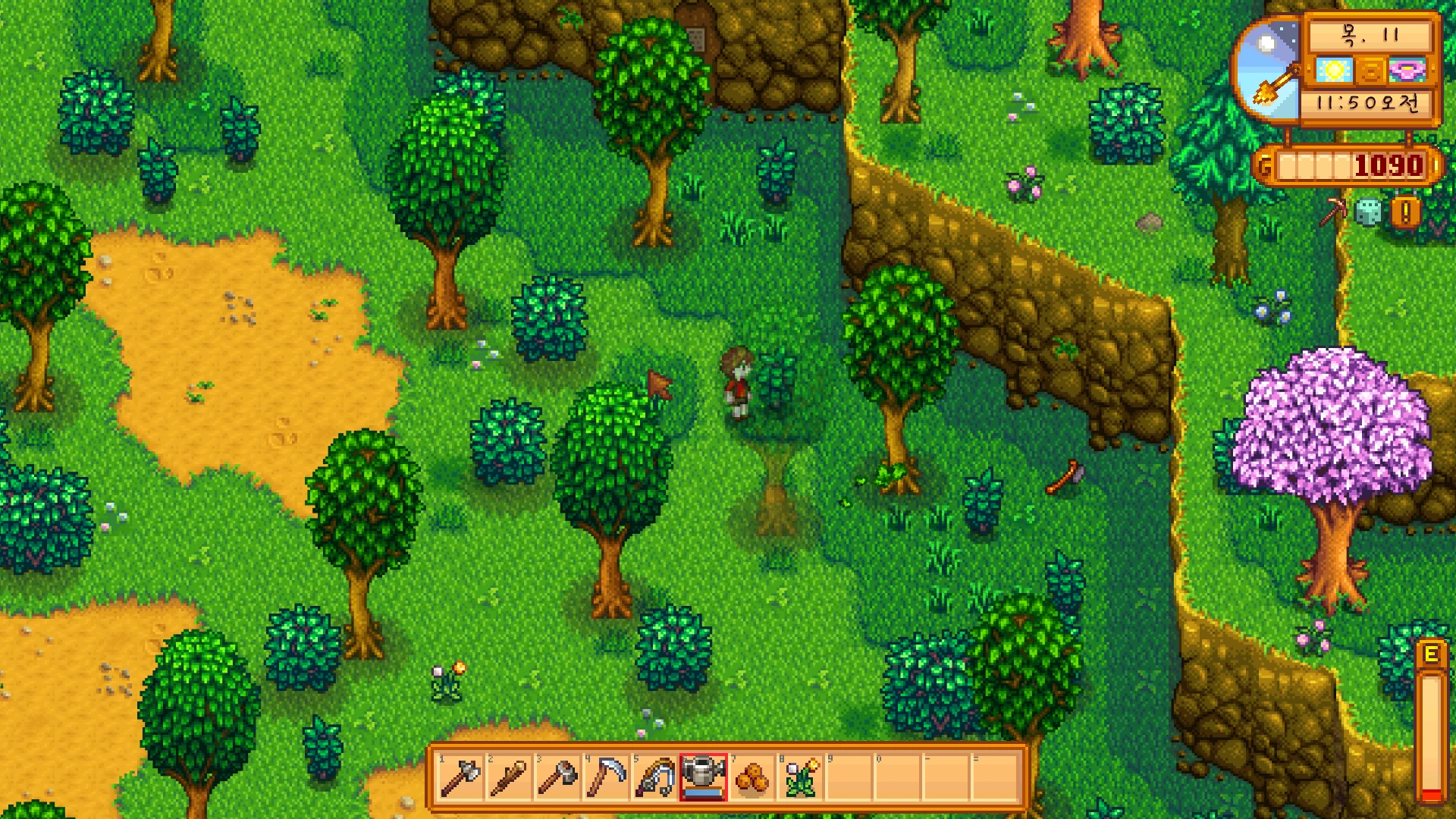Open the journal with the exclamation mark icon
The image size is (1456, 819).
coord(1405,212)
